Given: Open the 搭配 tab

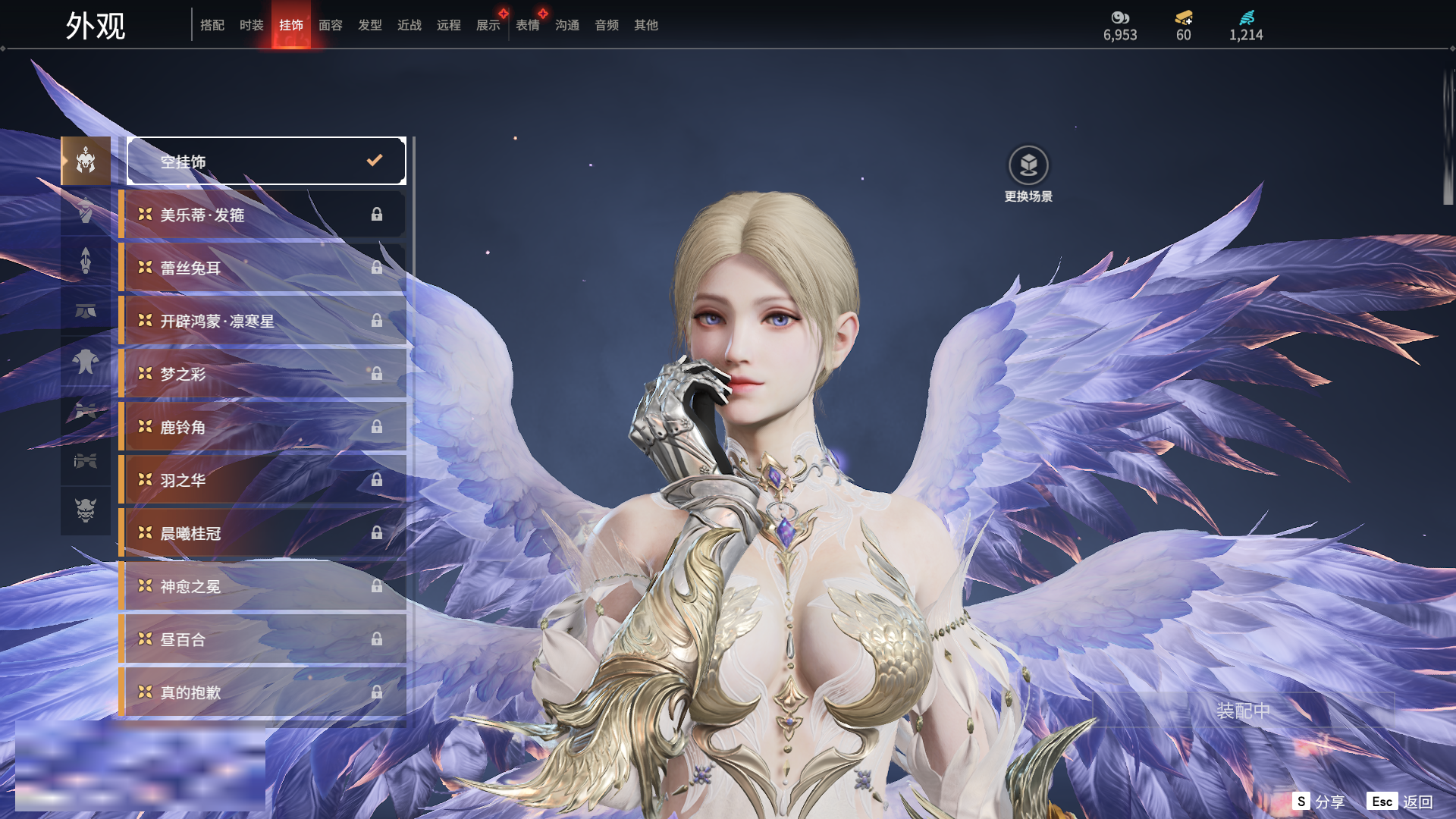Looking at the screenshot, I should pyautogui.click(x=212, y=25).
